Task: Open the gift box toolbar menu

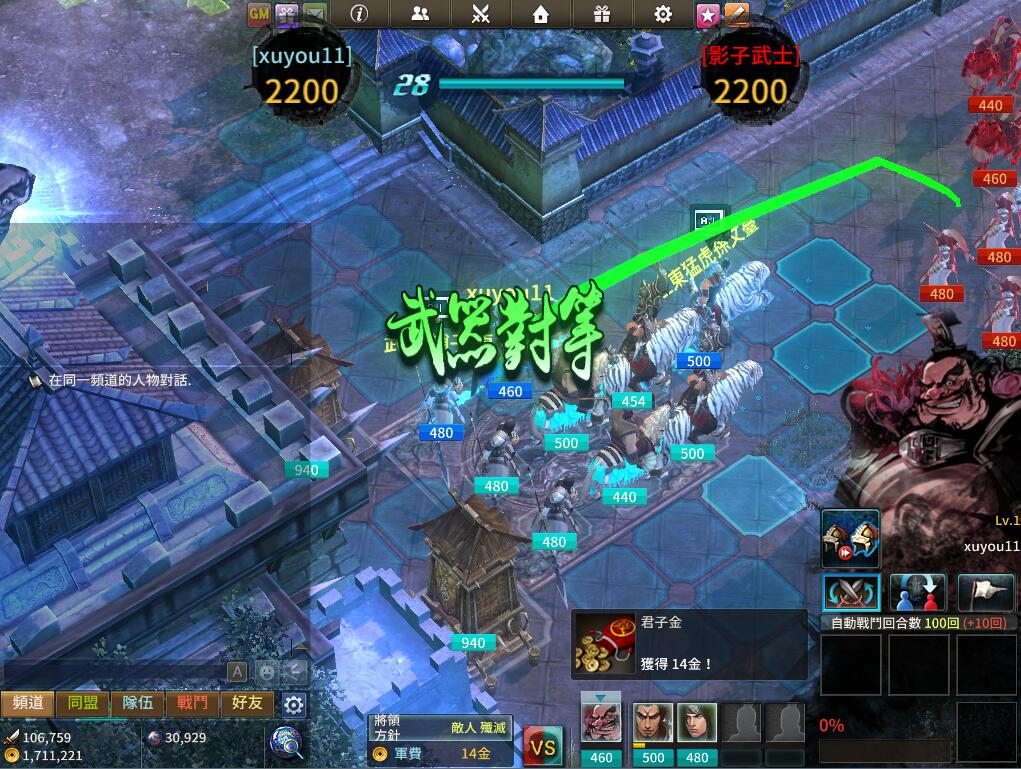Action: [x=601, y=14]
